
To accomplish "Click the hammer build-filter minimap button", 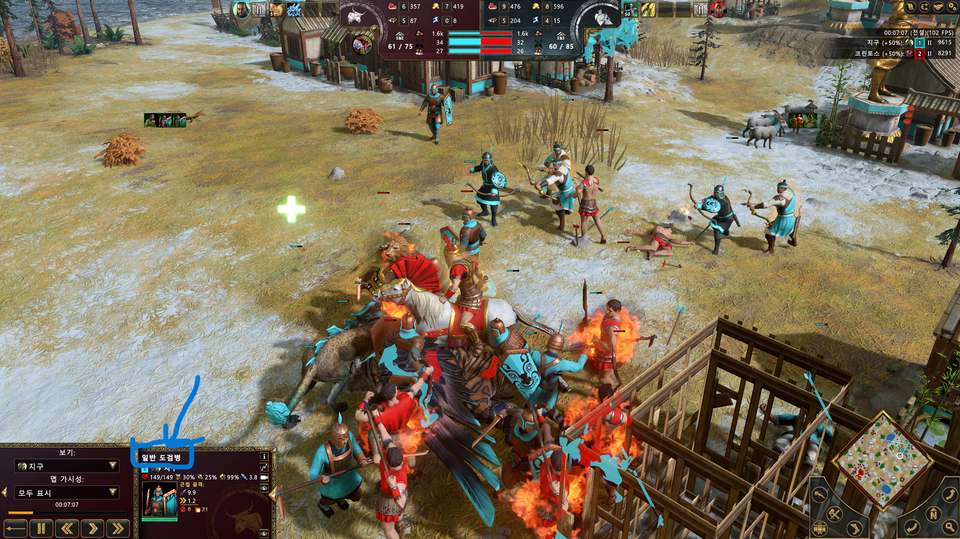I will click(x=834, y=514).
